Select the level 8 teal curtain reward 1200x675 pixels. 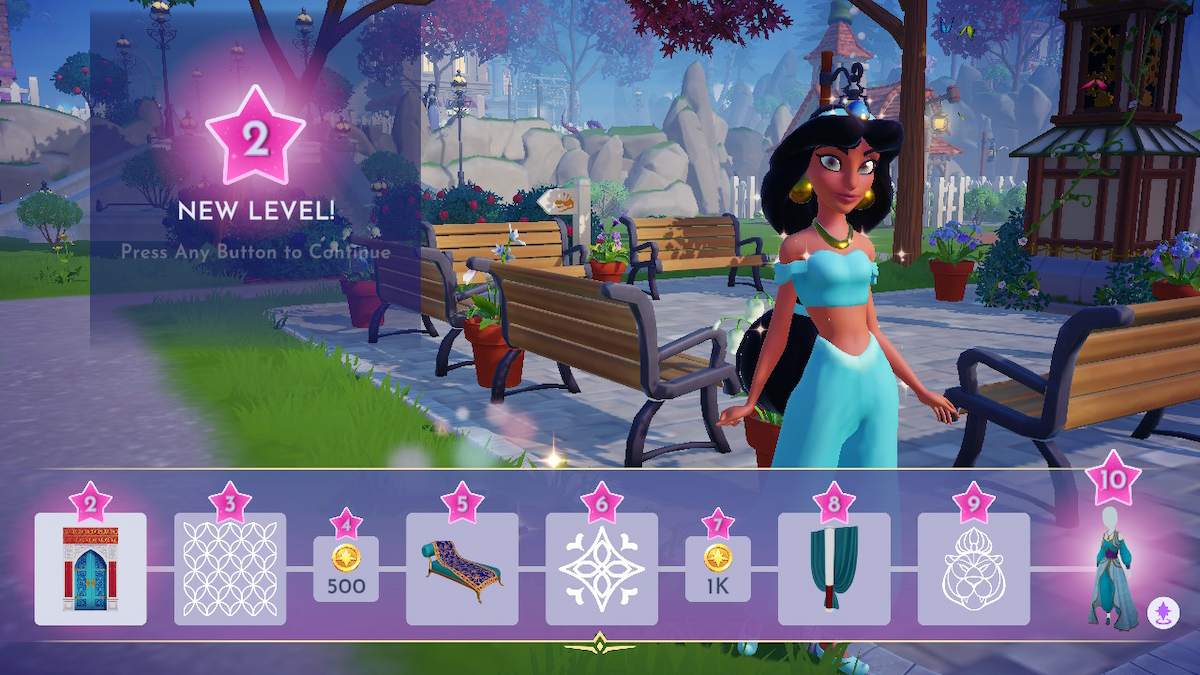pos(834,569)
